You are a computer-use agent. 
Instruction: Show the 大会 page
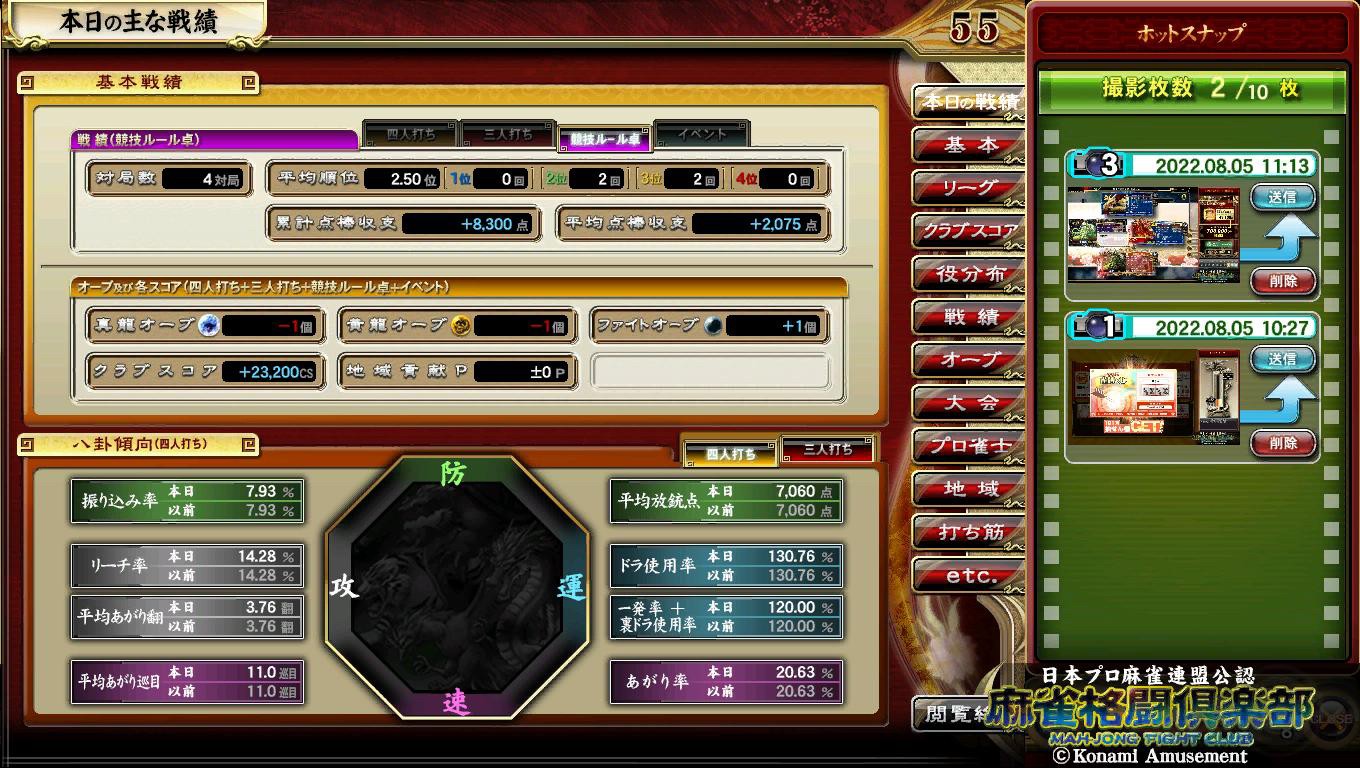(968, 403)
